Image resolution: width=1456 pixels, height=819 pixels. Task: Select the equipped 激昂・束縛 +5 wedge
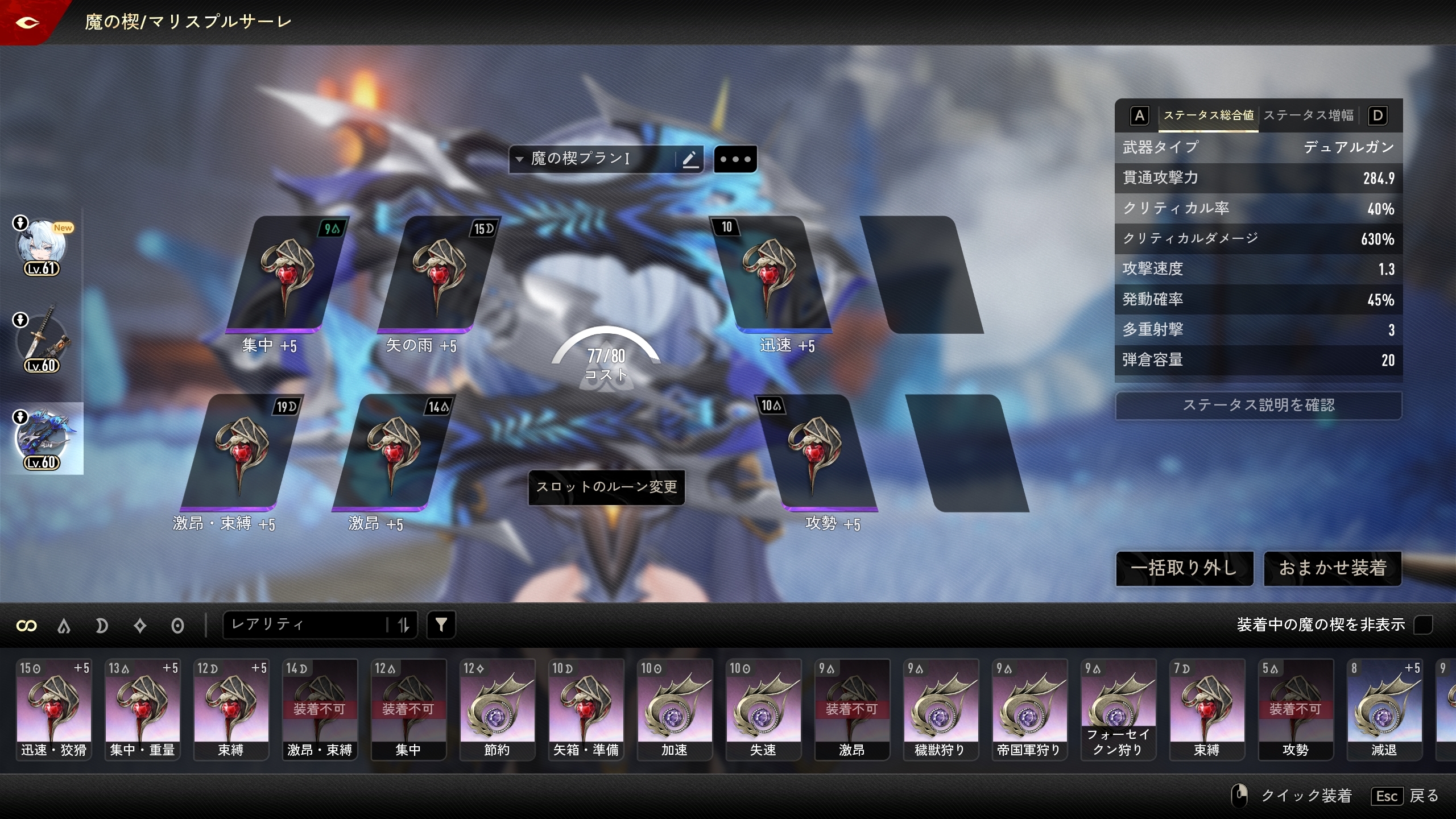[x=241, y=453]
